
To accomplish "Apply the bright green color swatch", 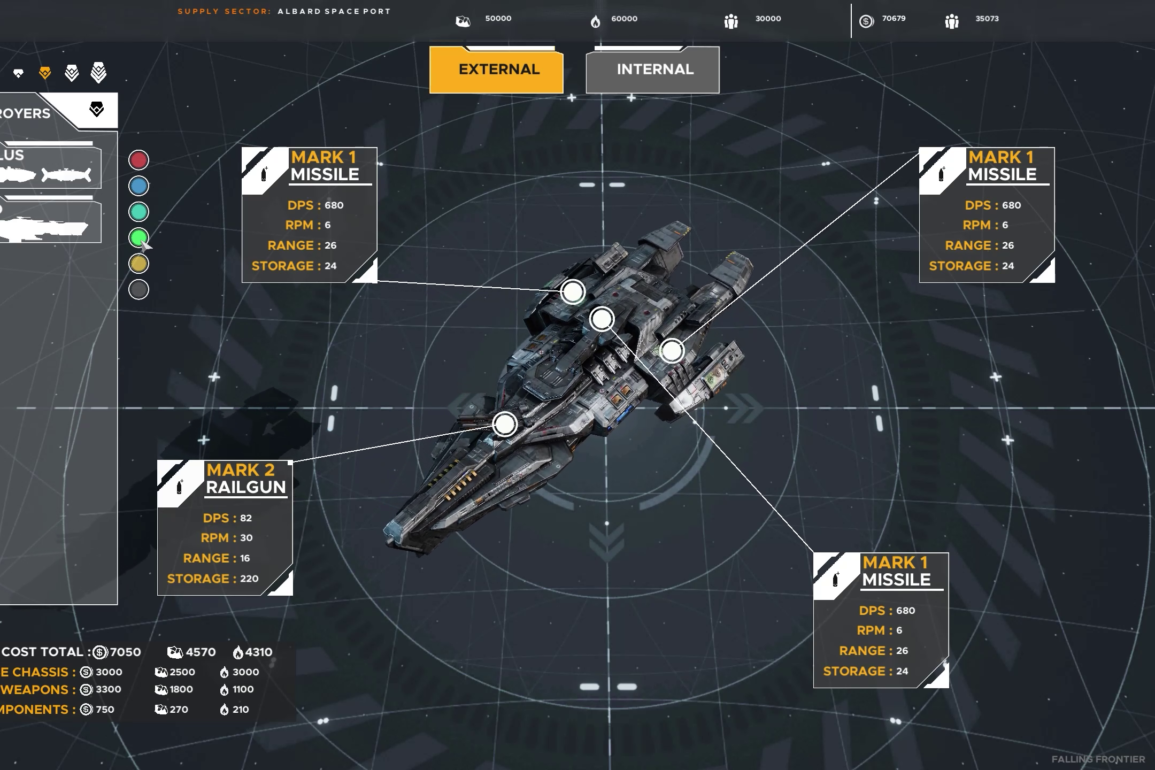I will click(139, 238).
